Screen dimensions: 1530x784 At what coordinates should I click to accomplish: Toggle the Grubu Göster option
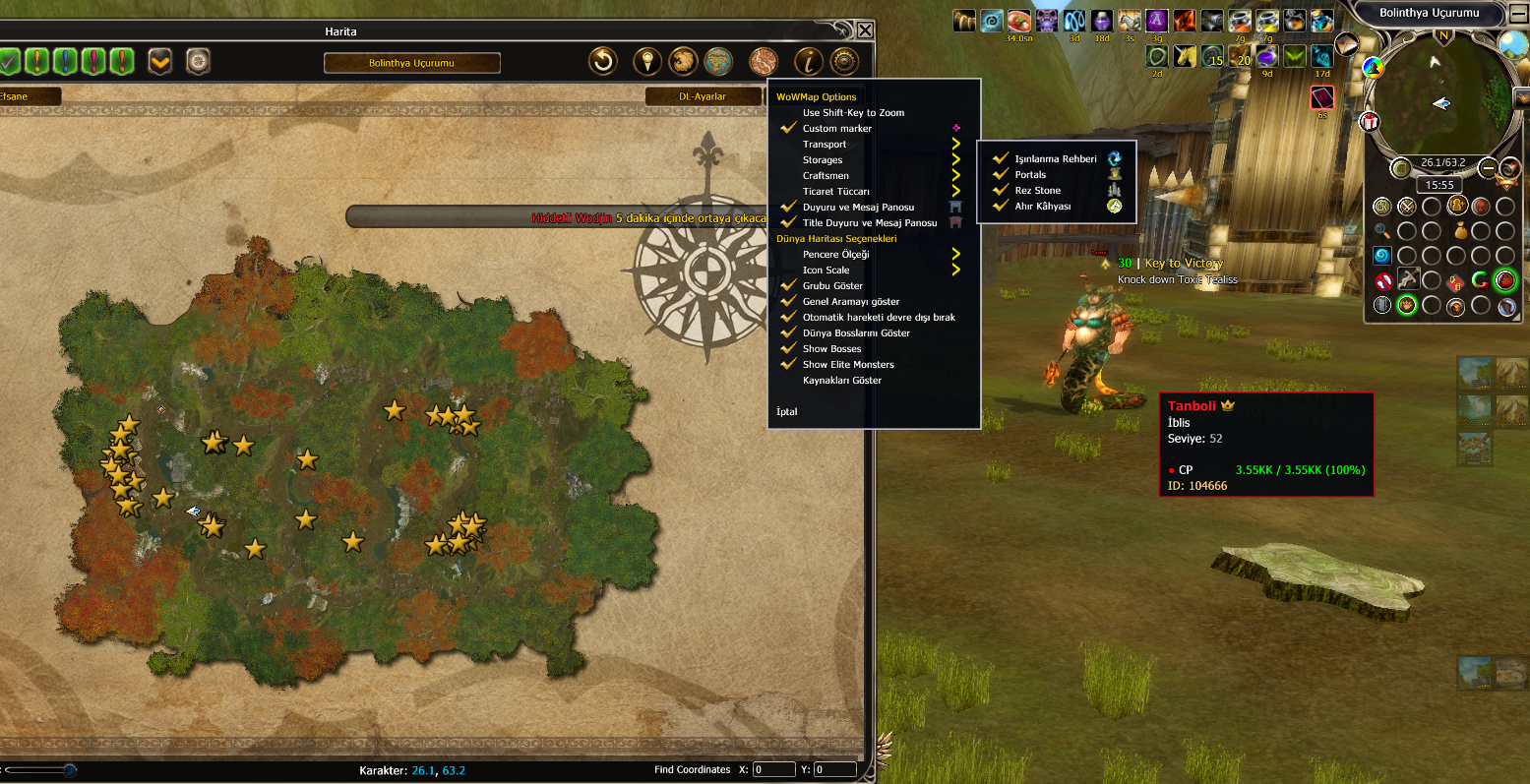coord(831,286)
